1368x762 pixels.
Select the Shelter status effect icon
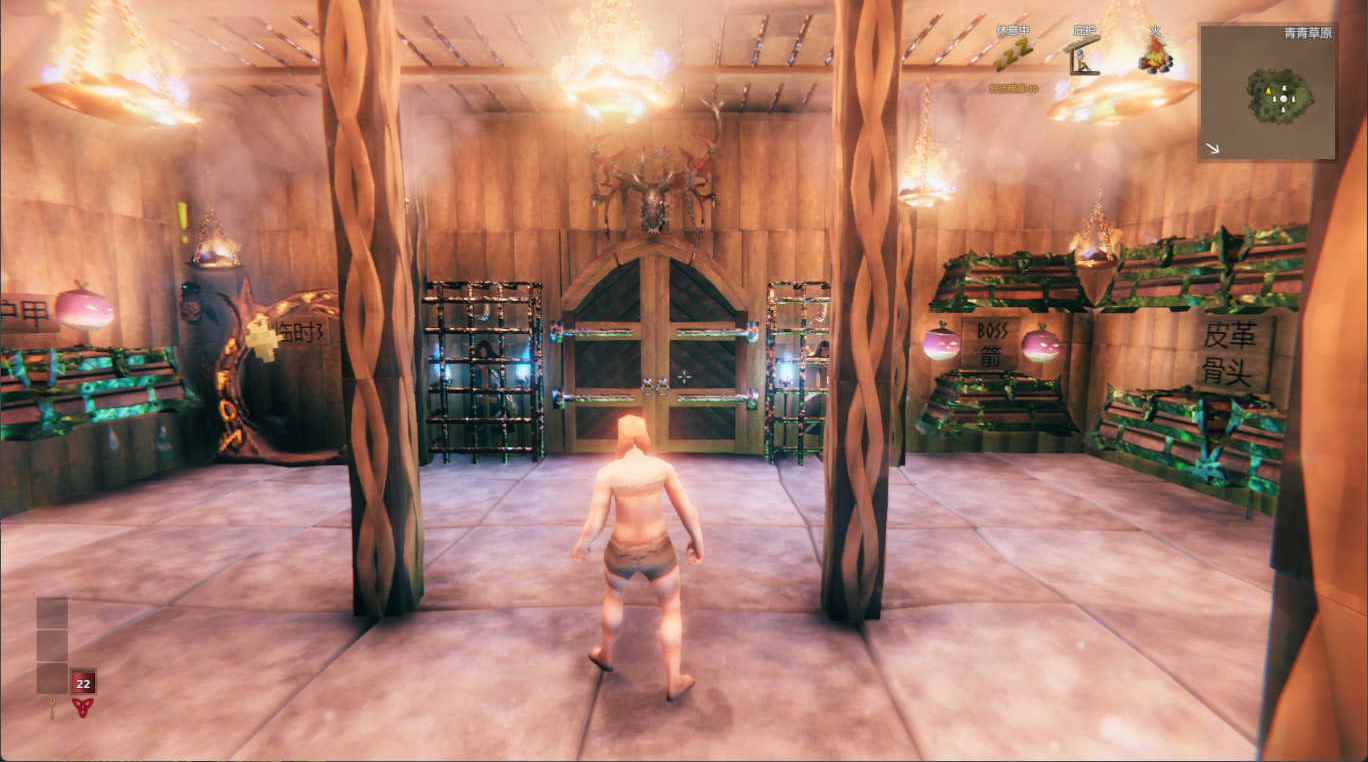tap(1083, 57)
